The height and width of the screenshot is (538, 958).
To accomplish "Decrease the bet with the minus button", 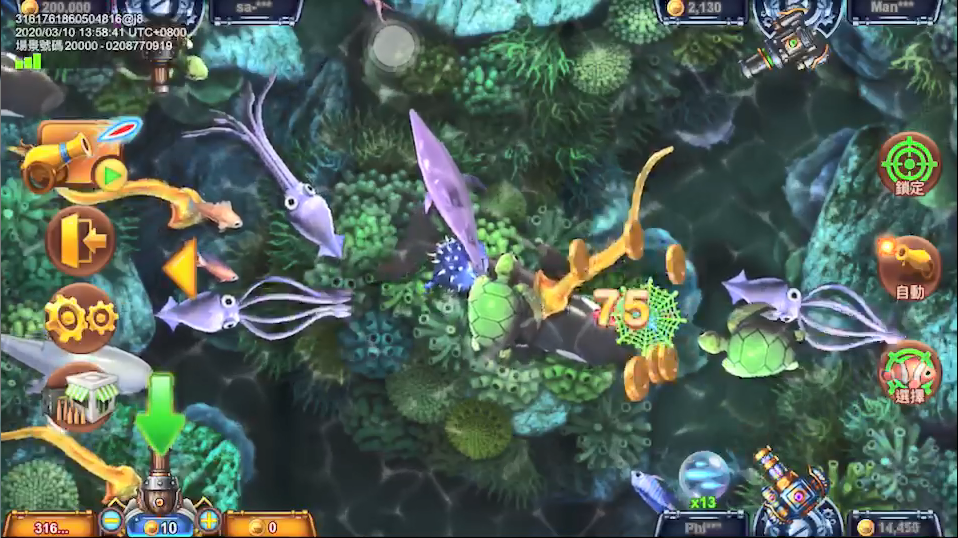I will (112, 521).
